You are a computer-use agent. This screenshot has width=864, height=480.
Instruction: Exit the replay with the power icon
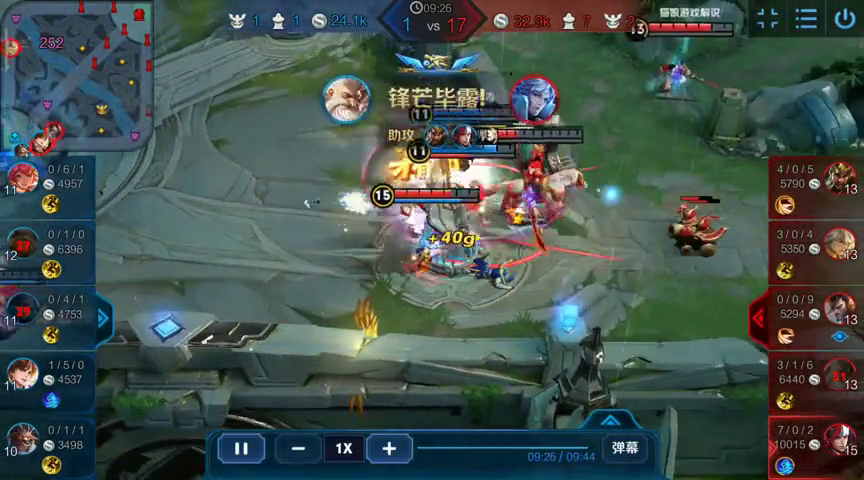tap(843, 18)
